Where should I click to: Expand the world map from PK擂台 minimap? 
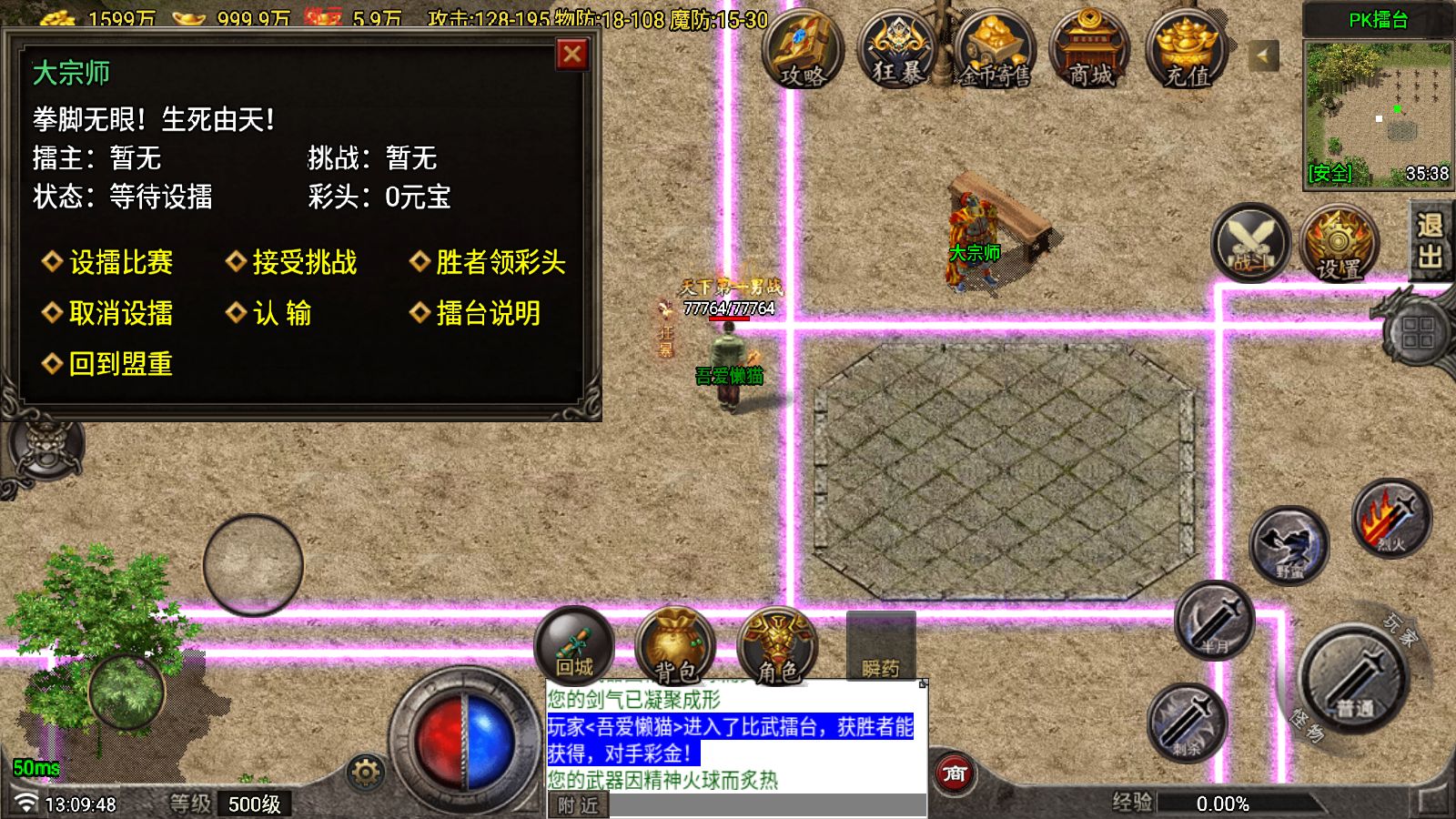point(1374,105)
